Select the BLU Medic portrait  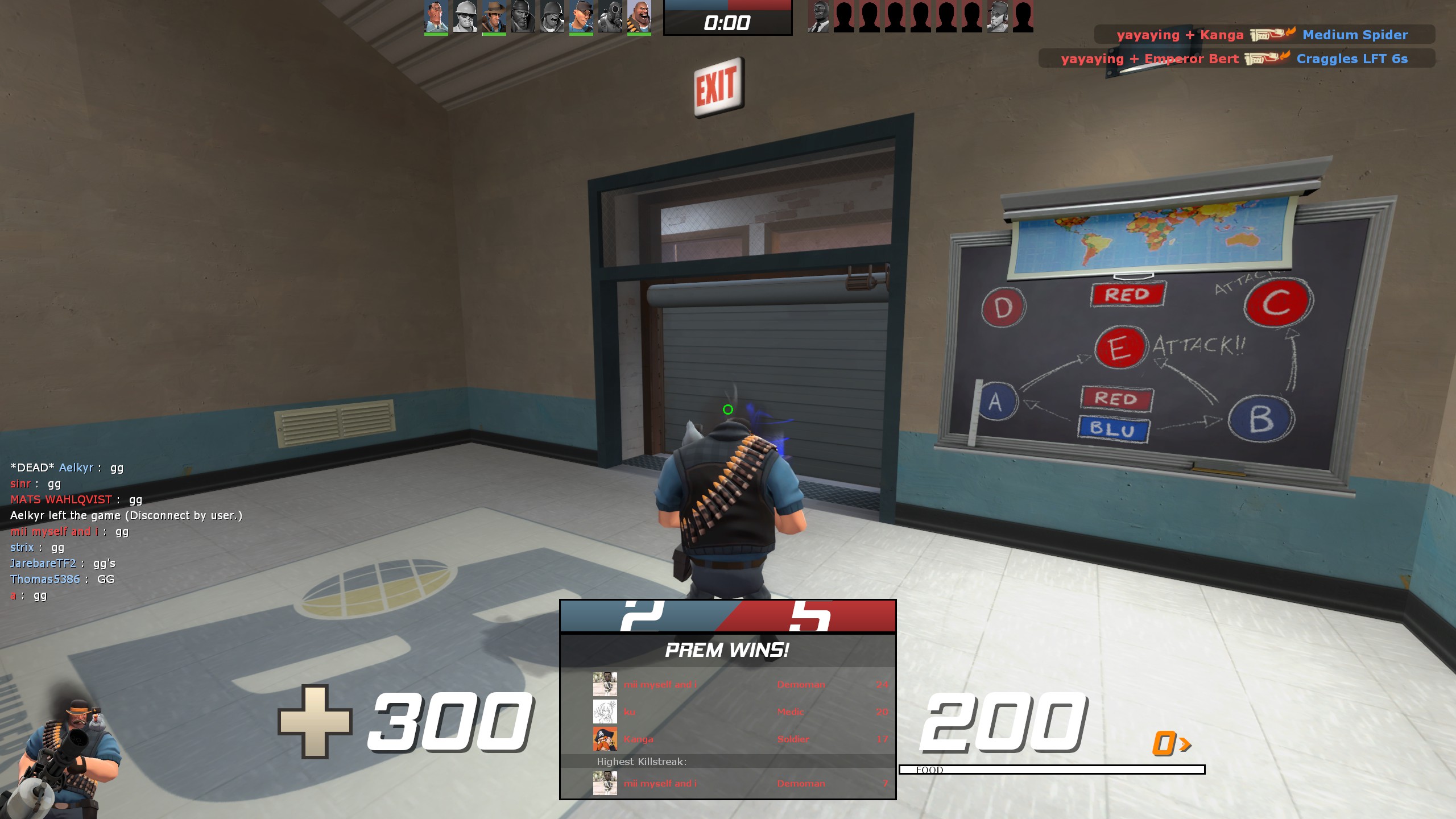[x=436, y=16]
